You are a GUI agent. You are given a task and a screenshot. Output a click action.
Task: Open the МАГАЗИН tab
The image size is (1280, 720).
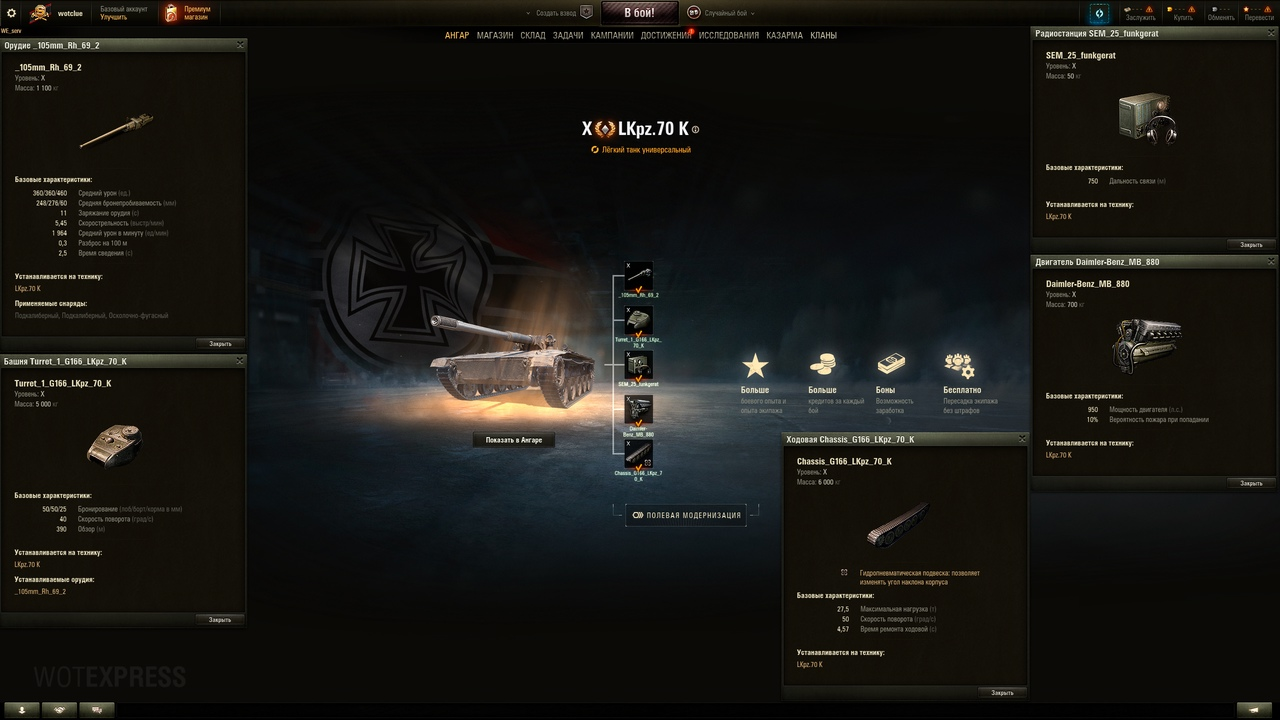495,36
